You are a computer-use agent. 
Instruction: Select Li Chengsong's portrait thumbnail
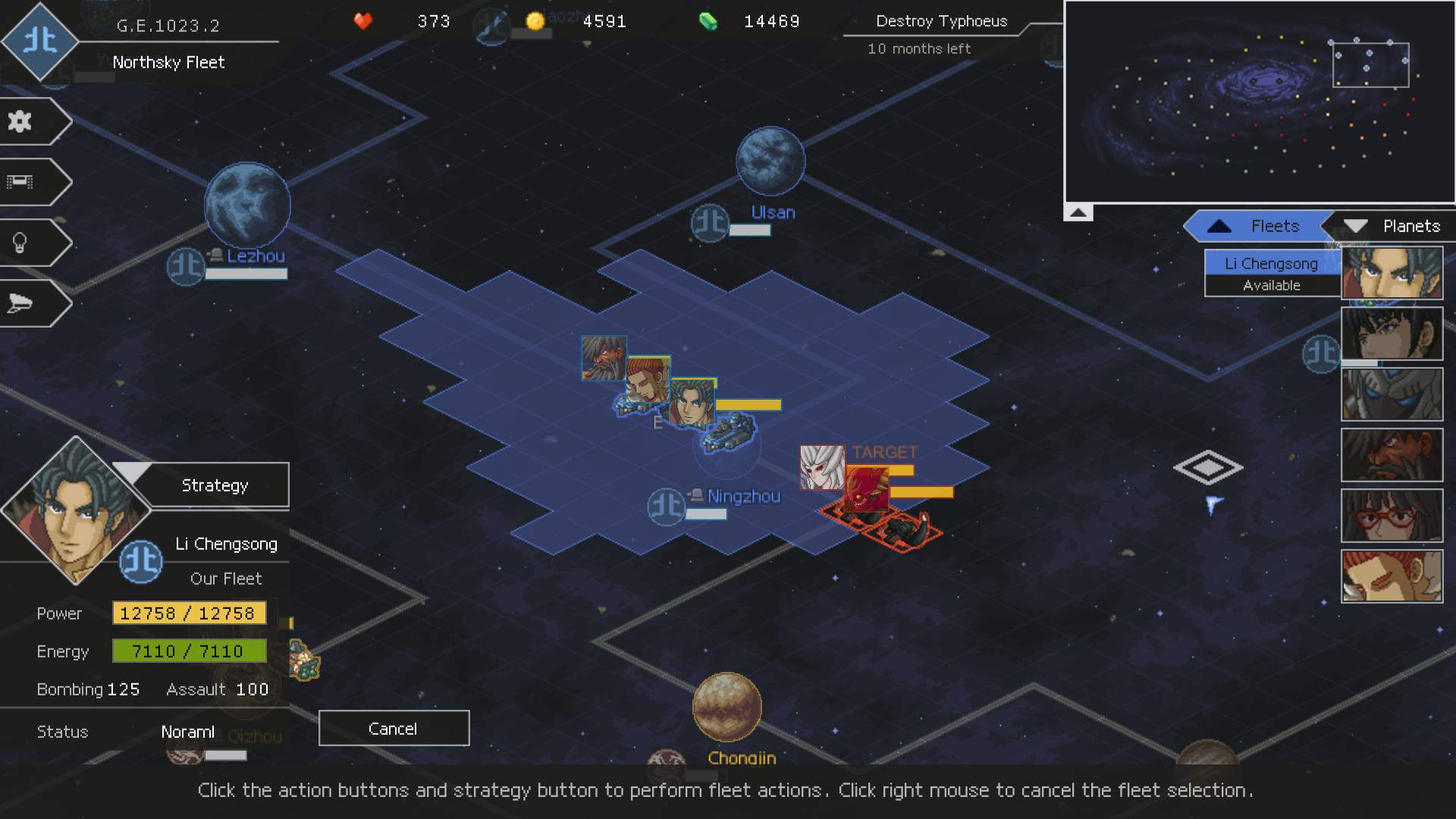point(1392,272)
